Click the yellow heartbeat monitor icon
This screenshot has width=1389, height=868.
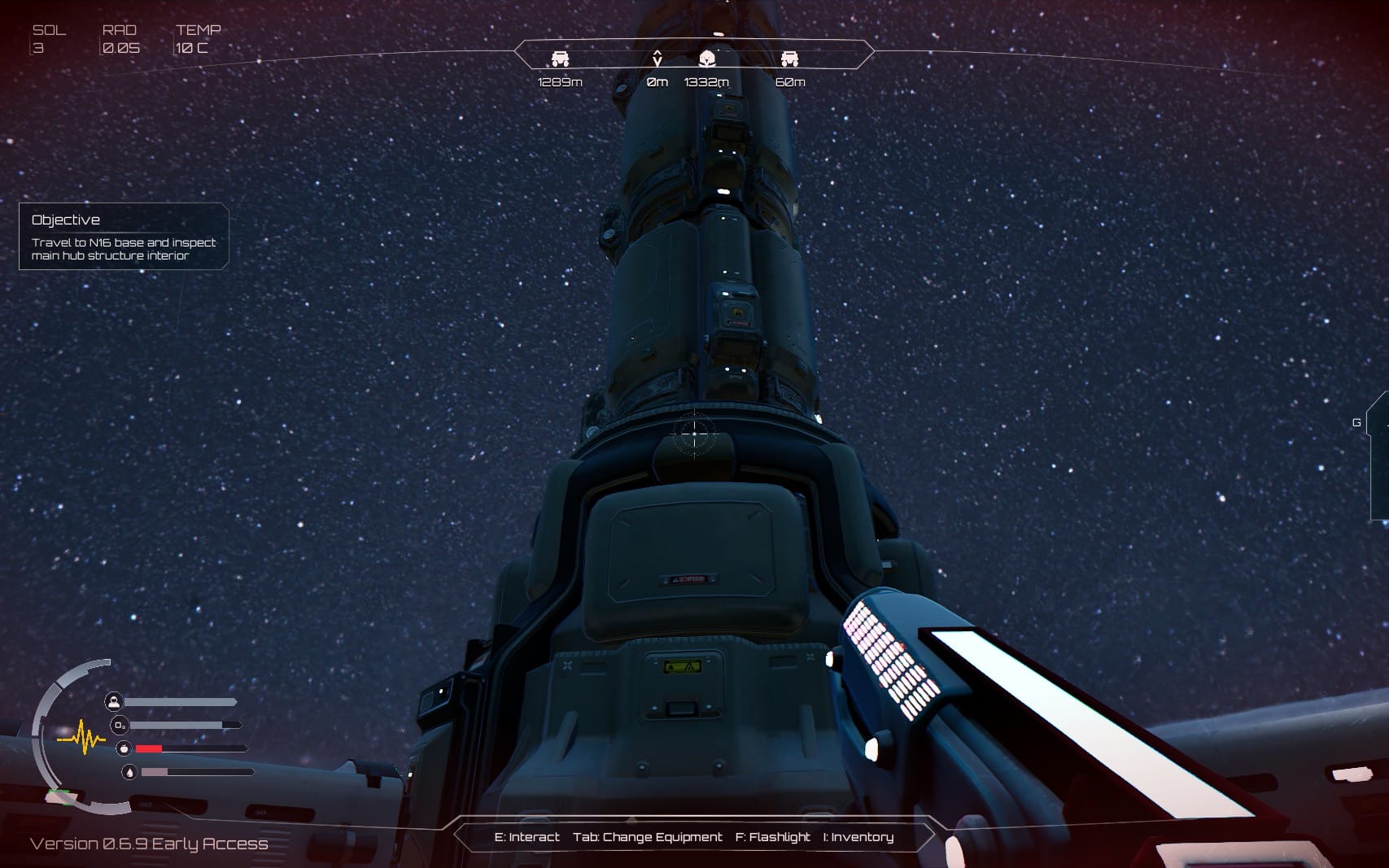[82, 739]
